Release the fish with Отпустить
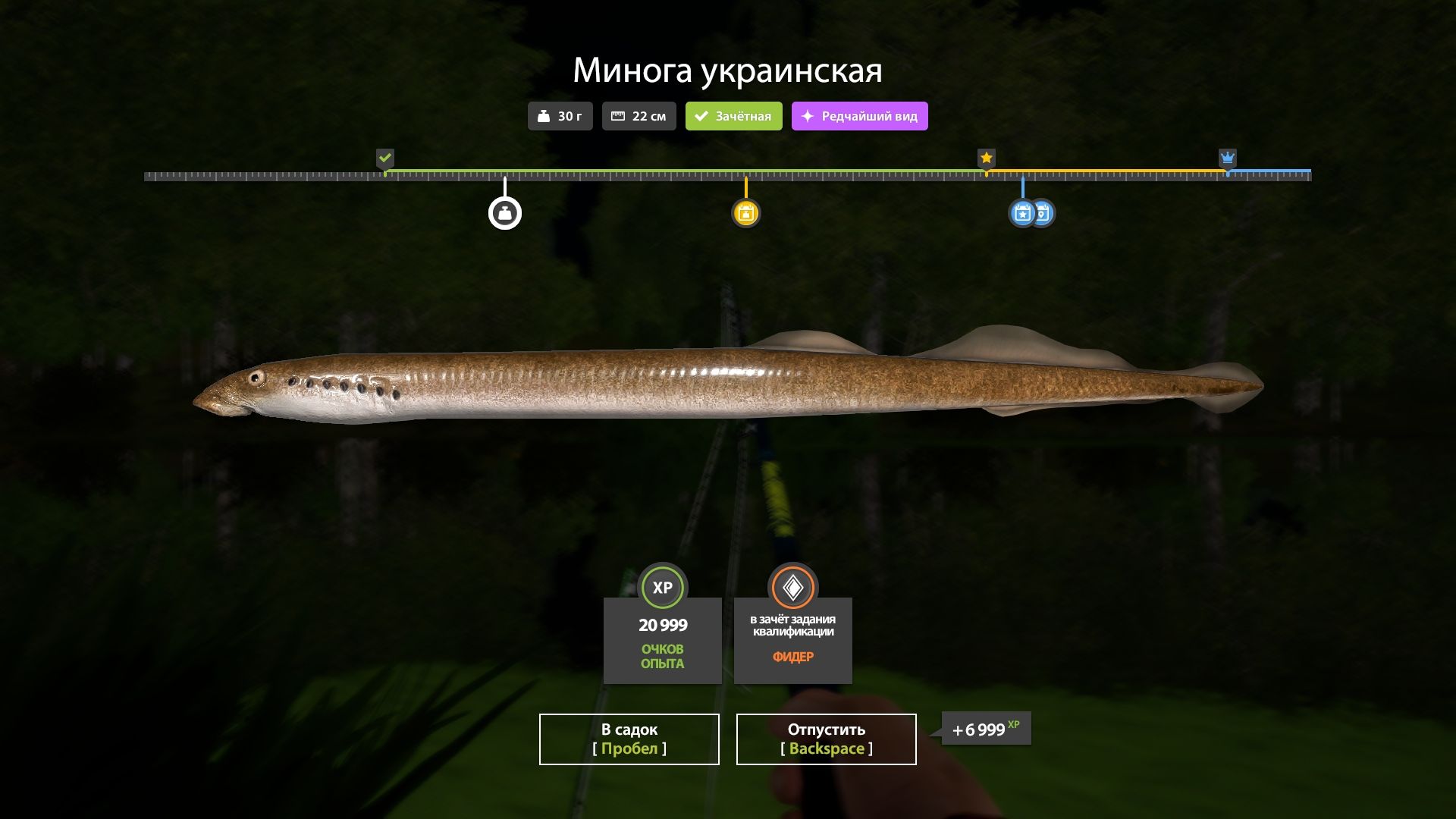 826,739
